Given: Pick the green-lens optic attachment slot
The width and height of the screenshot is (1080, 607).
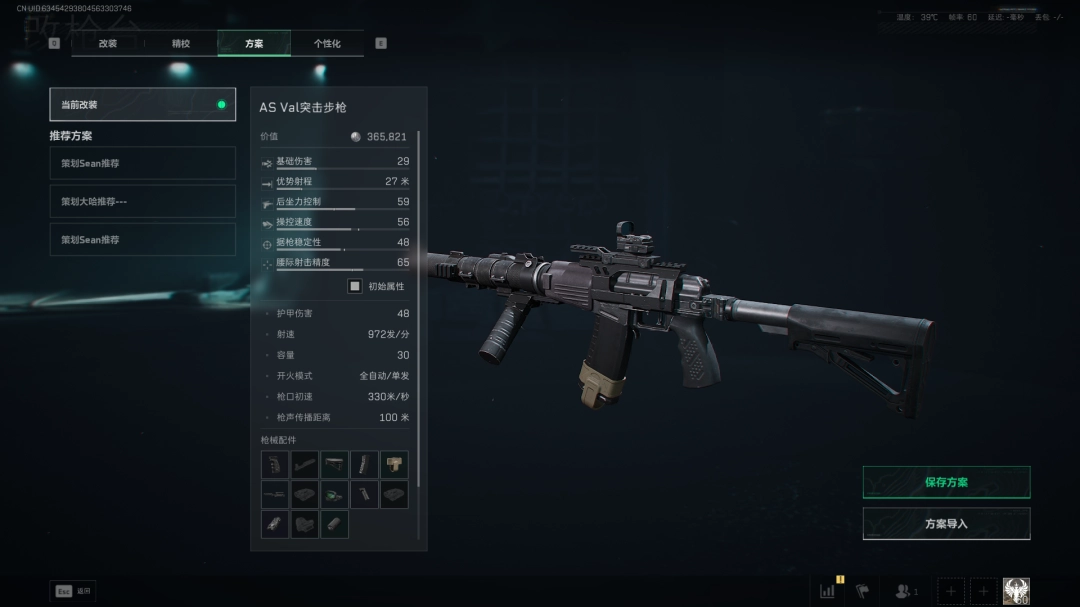Looking at the screenshot, I should click(x=335, y=495).
